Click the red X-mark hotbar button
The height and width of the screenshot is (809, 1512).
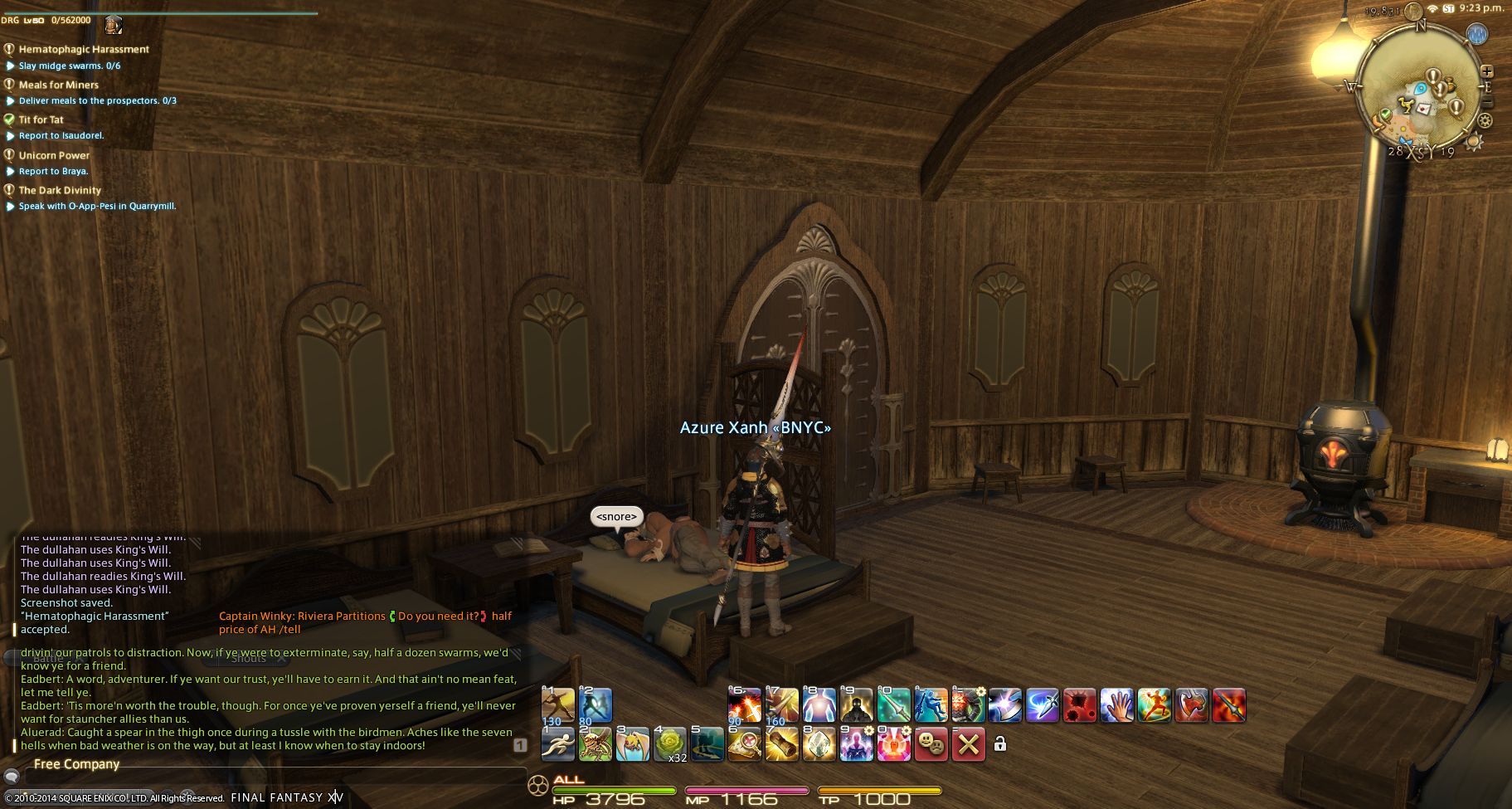(968, 744)
